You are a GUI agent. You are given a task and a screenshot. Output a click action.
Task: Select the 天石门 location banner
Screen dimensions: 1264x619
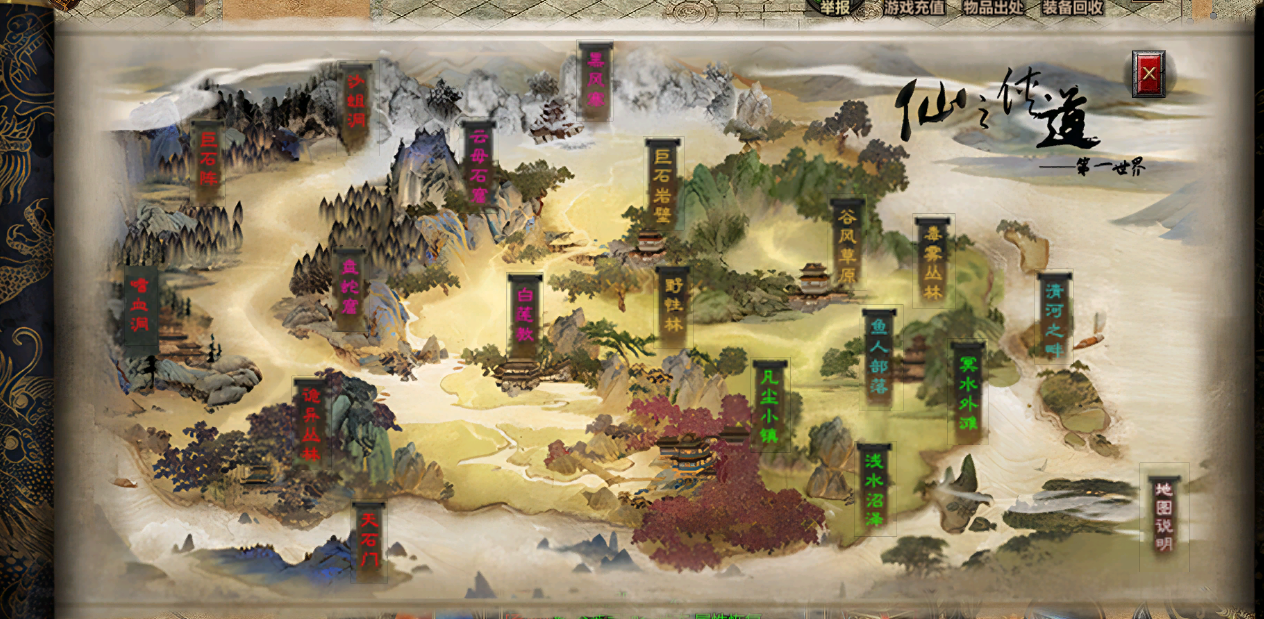[x=370, y=542]
